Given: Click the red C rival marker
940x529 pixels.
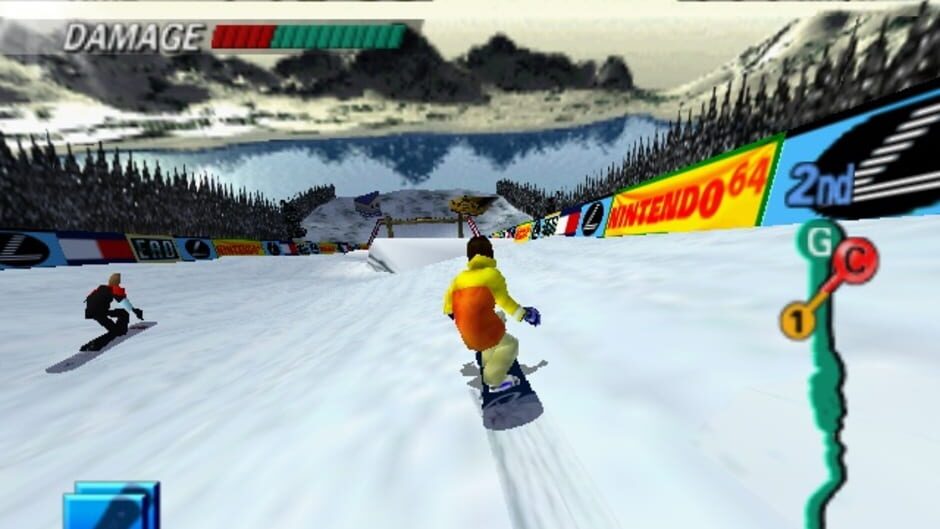Looking at the screenshot, I should [855, 260].
